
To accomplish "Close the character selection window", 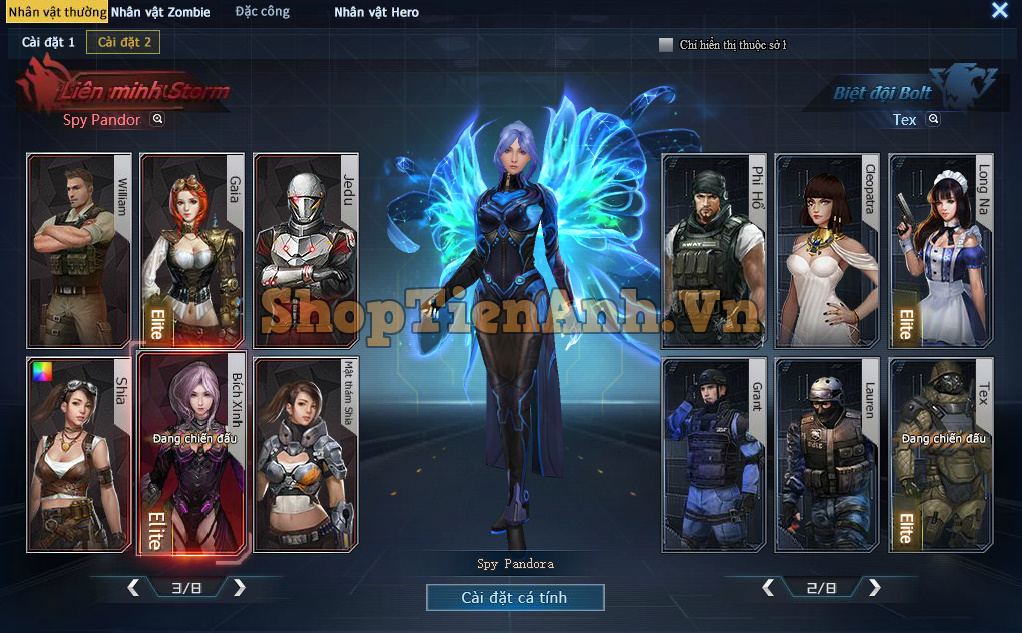I will pos(999,11).
